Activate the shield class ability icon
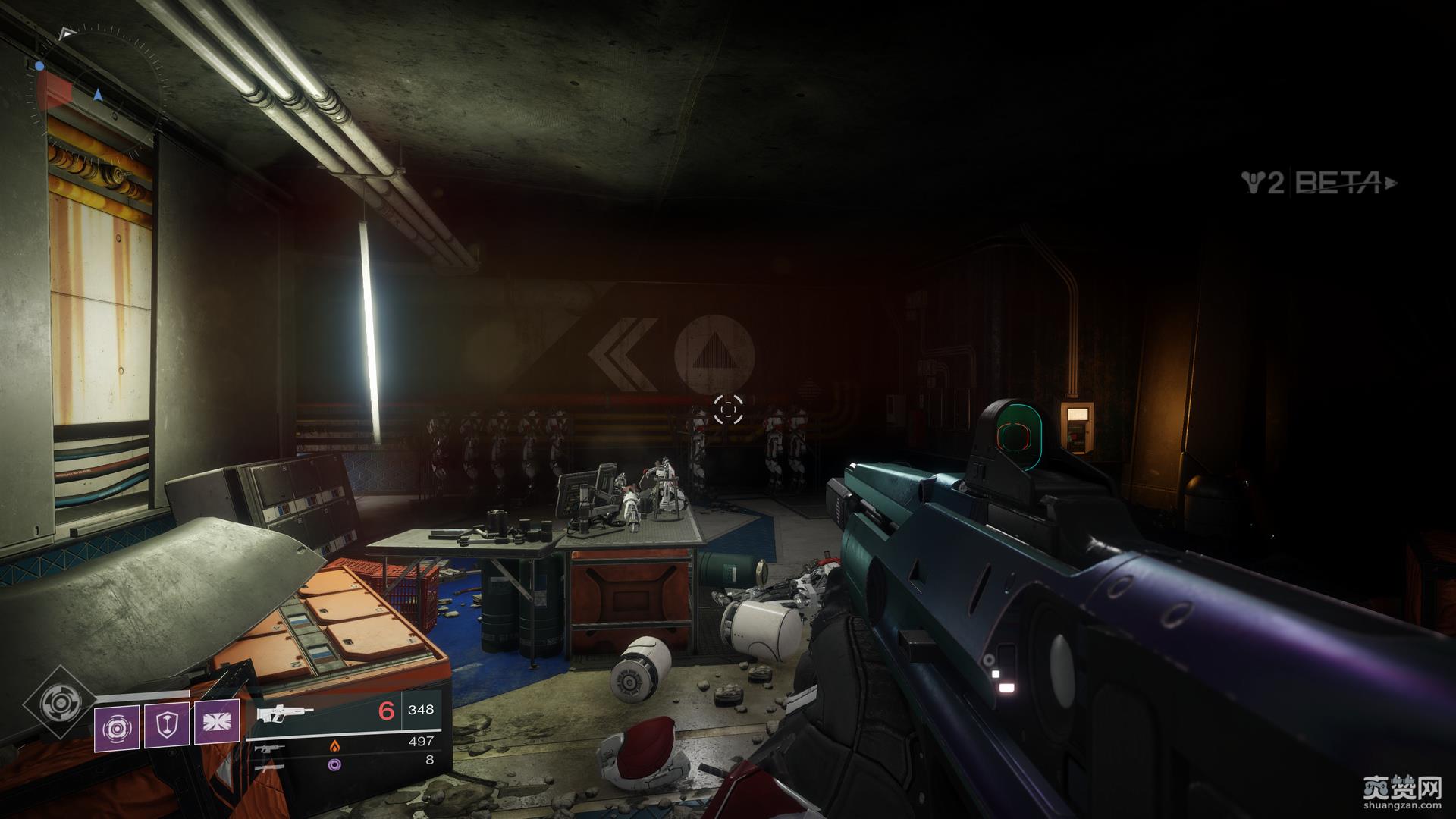 [167, 724]
